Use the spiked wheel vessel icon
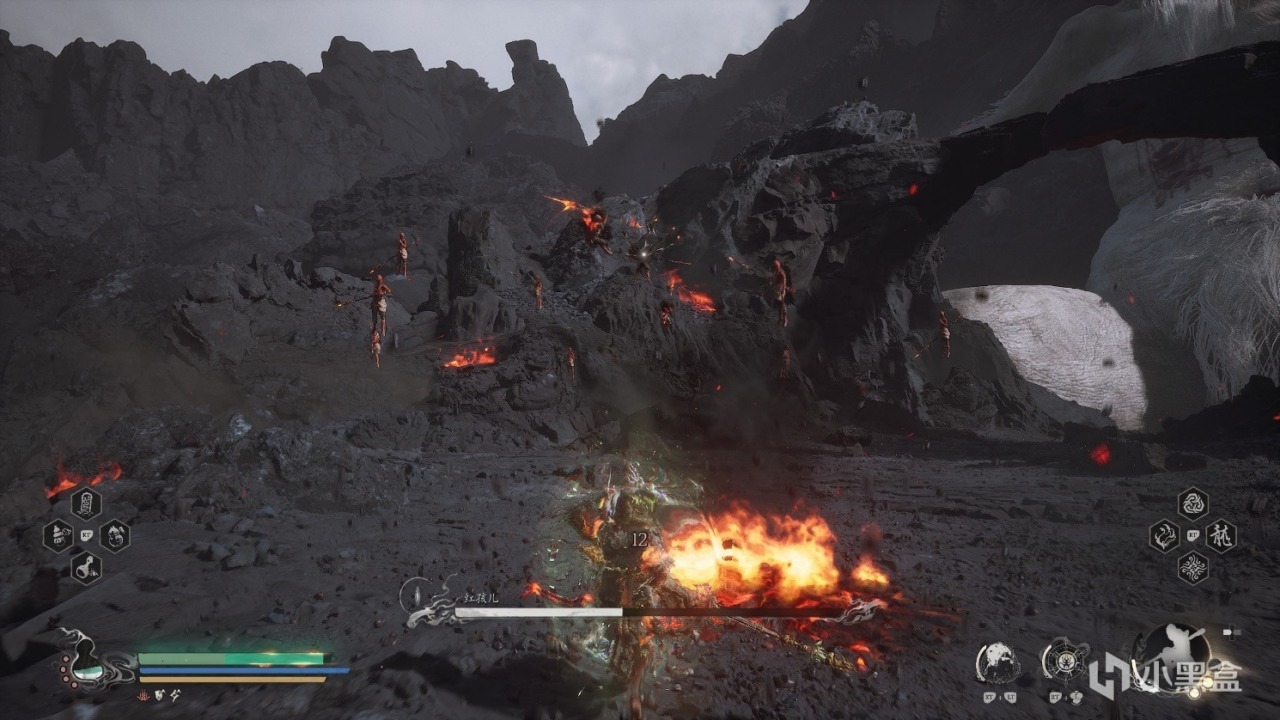The image size is (1280, 720). (x=1065, y=660)
